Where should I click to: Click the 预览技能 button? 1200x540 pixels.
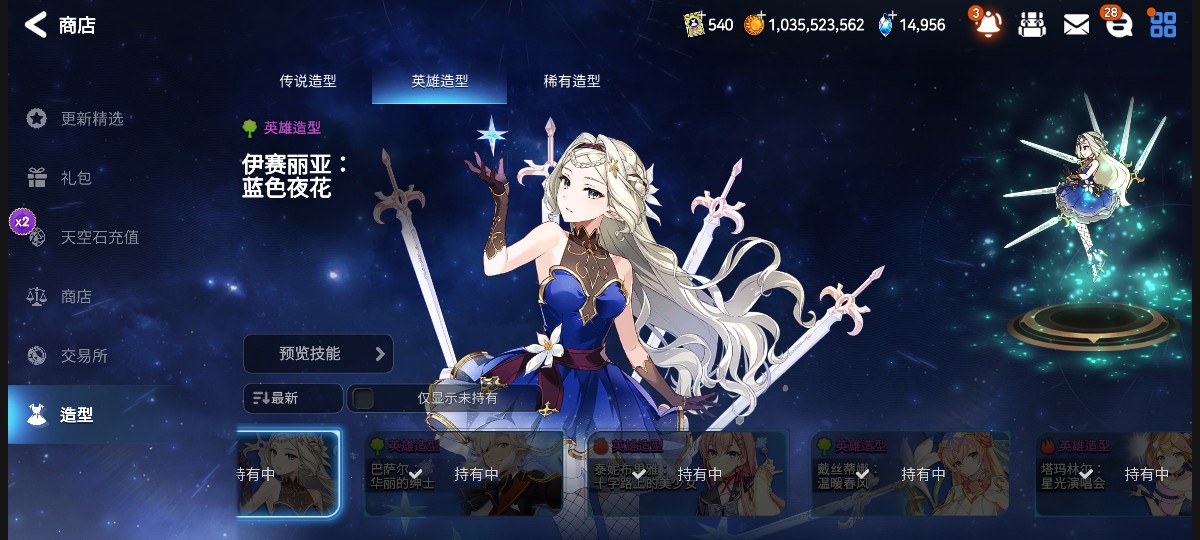(x=317, y=354)
